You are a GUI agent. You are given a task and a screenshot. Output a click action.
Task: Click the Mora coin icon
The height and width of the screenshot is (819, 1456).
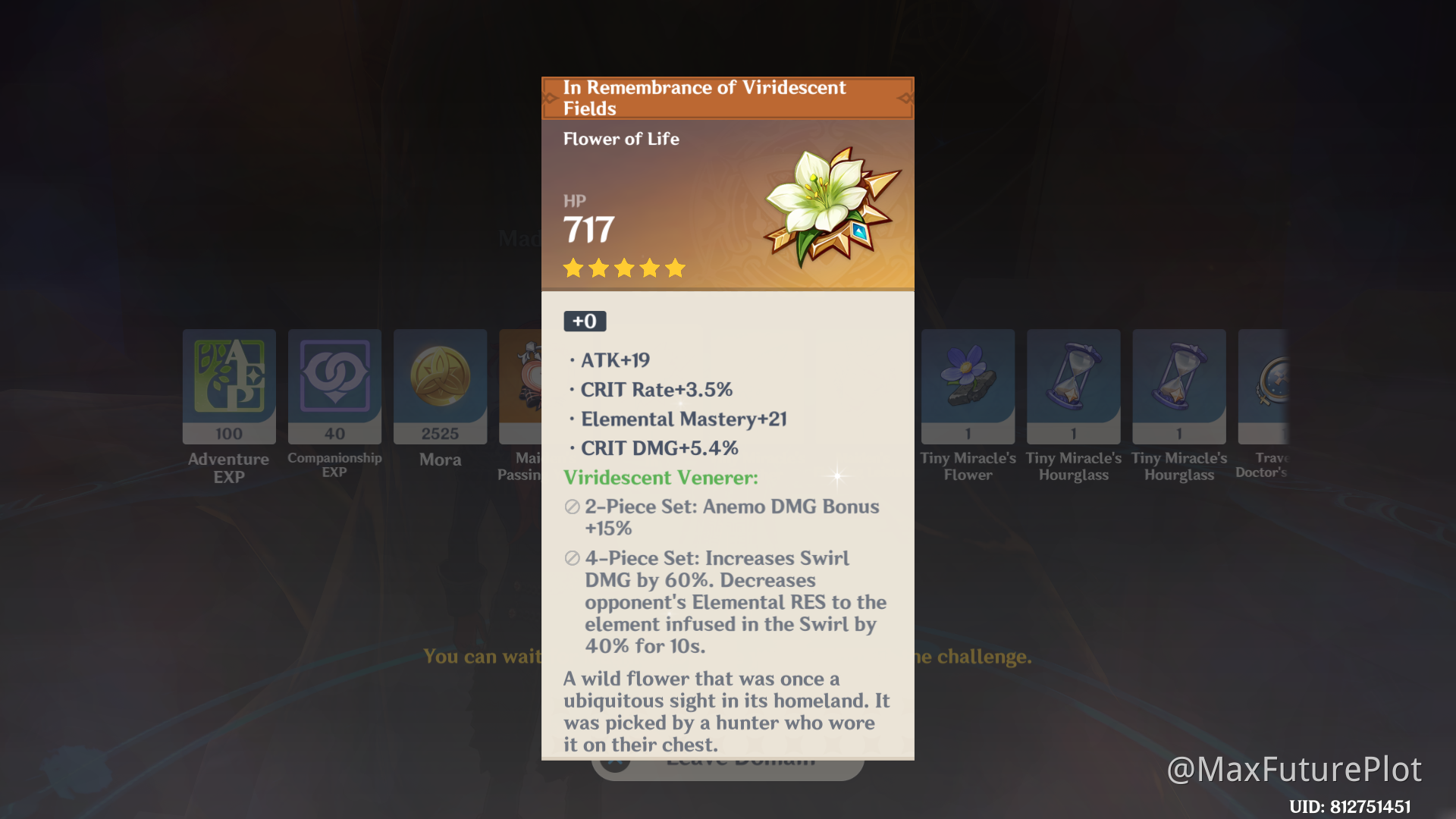tap(440, 386)
